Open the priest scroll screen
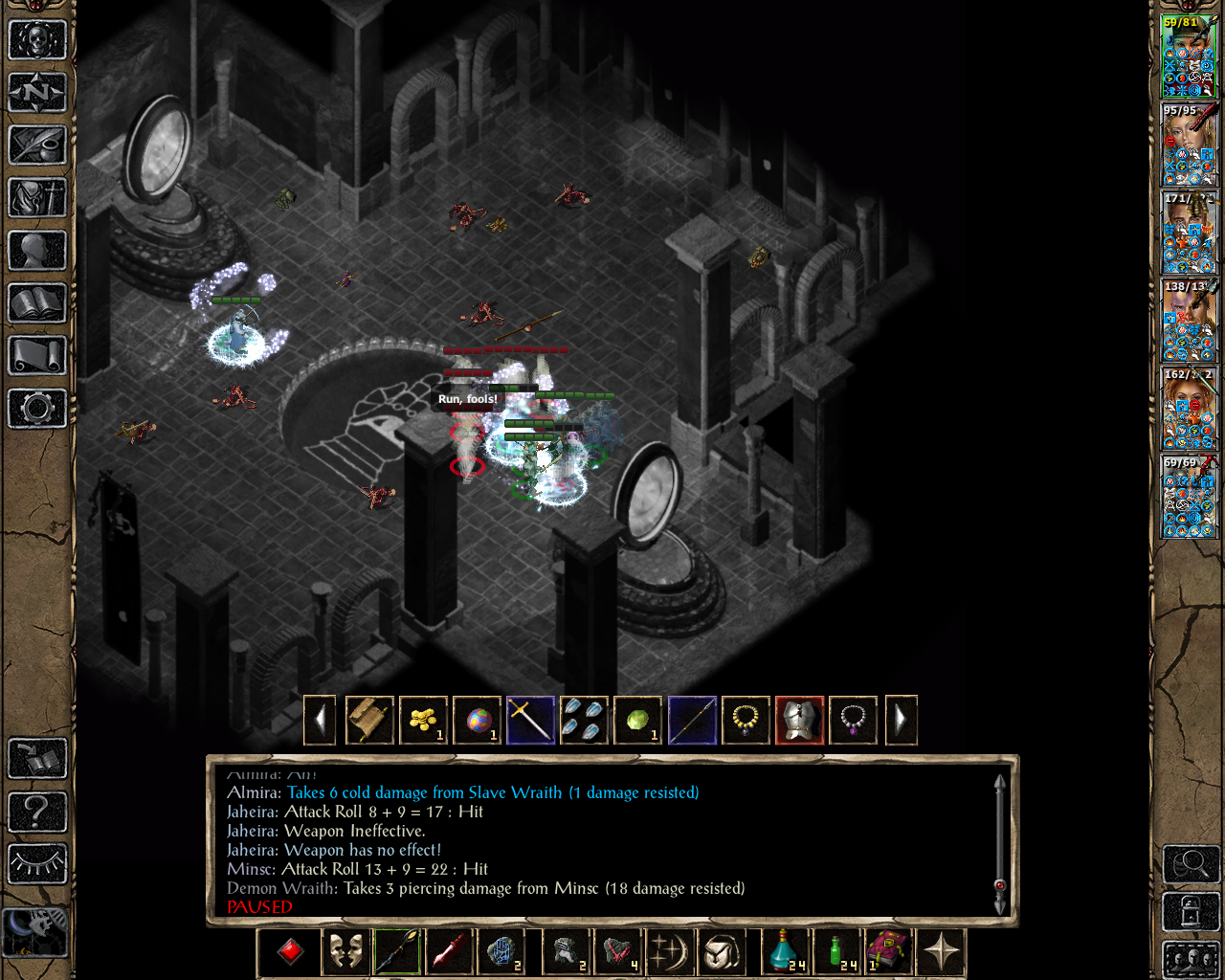This screenshot has height=980, width=1225. (37, 356)
